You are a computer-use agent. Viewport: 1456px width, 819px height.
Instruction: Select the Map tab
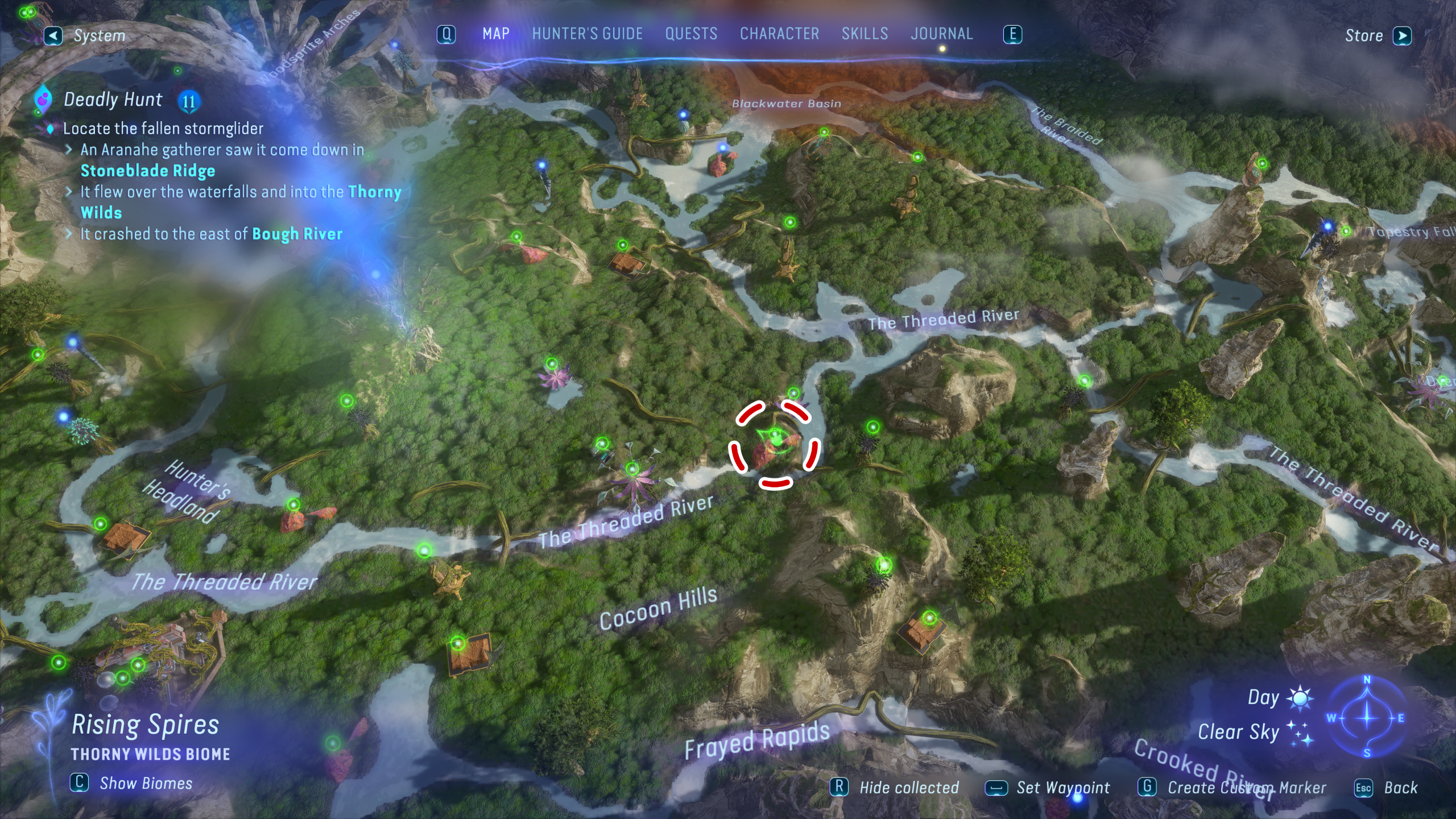[496, 34]
